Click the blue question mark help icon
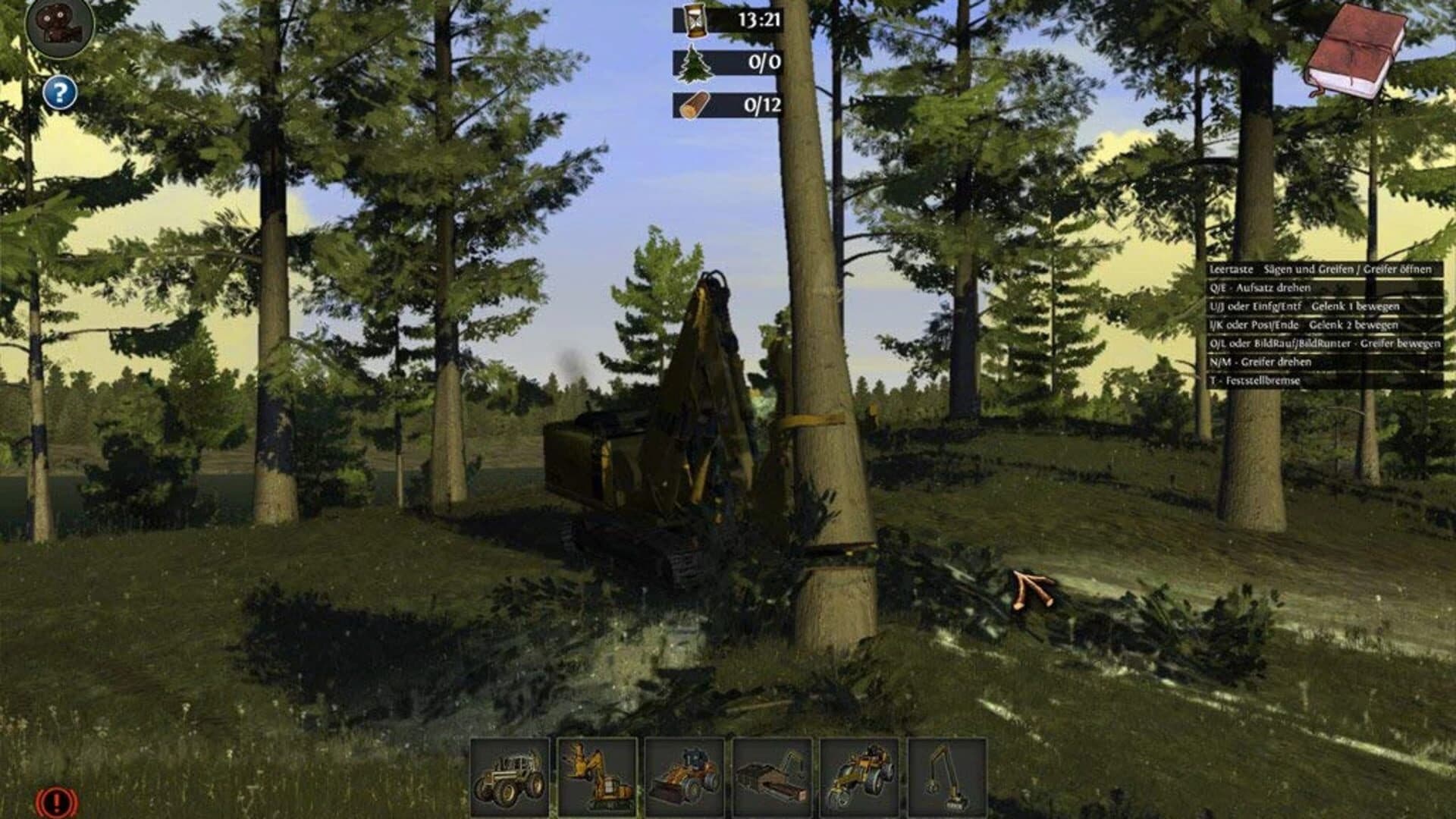 click(x=59, y=93)
